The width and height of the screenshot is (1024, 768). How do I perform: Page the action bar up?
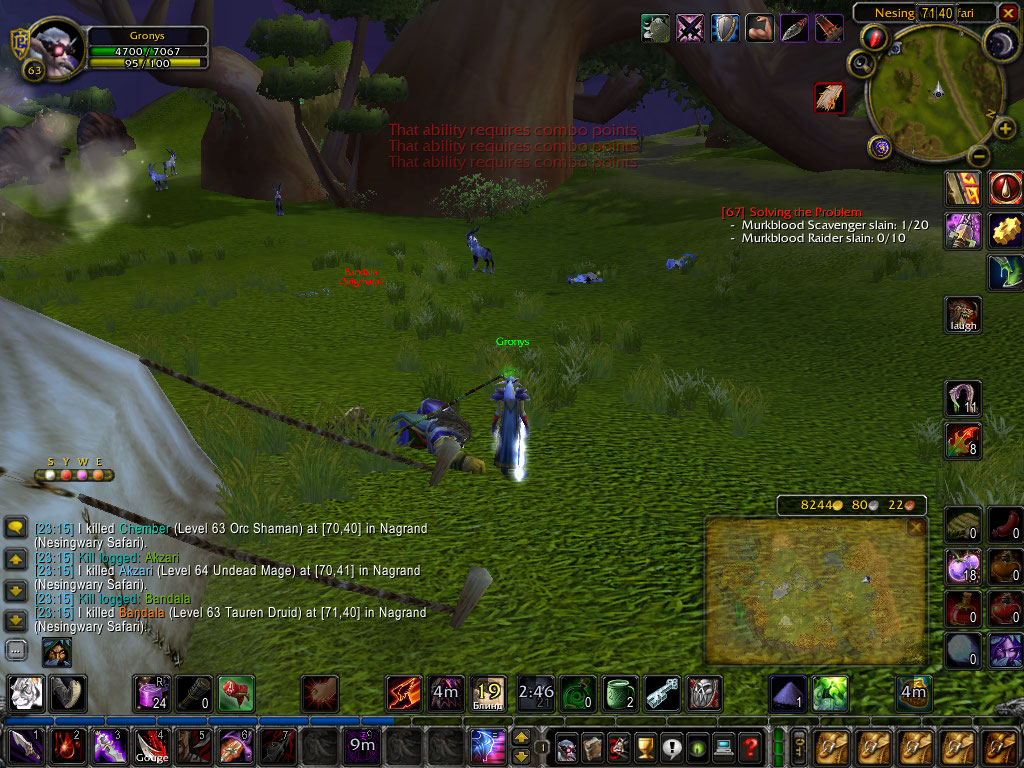pyautogui.click(x=521, y=739)
